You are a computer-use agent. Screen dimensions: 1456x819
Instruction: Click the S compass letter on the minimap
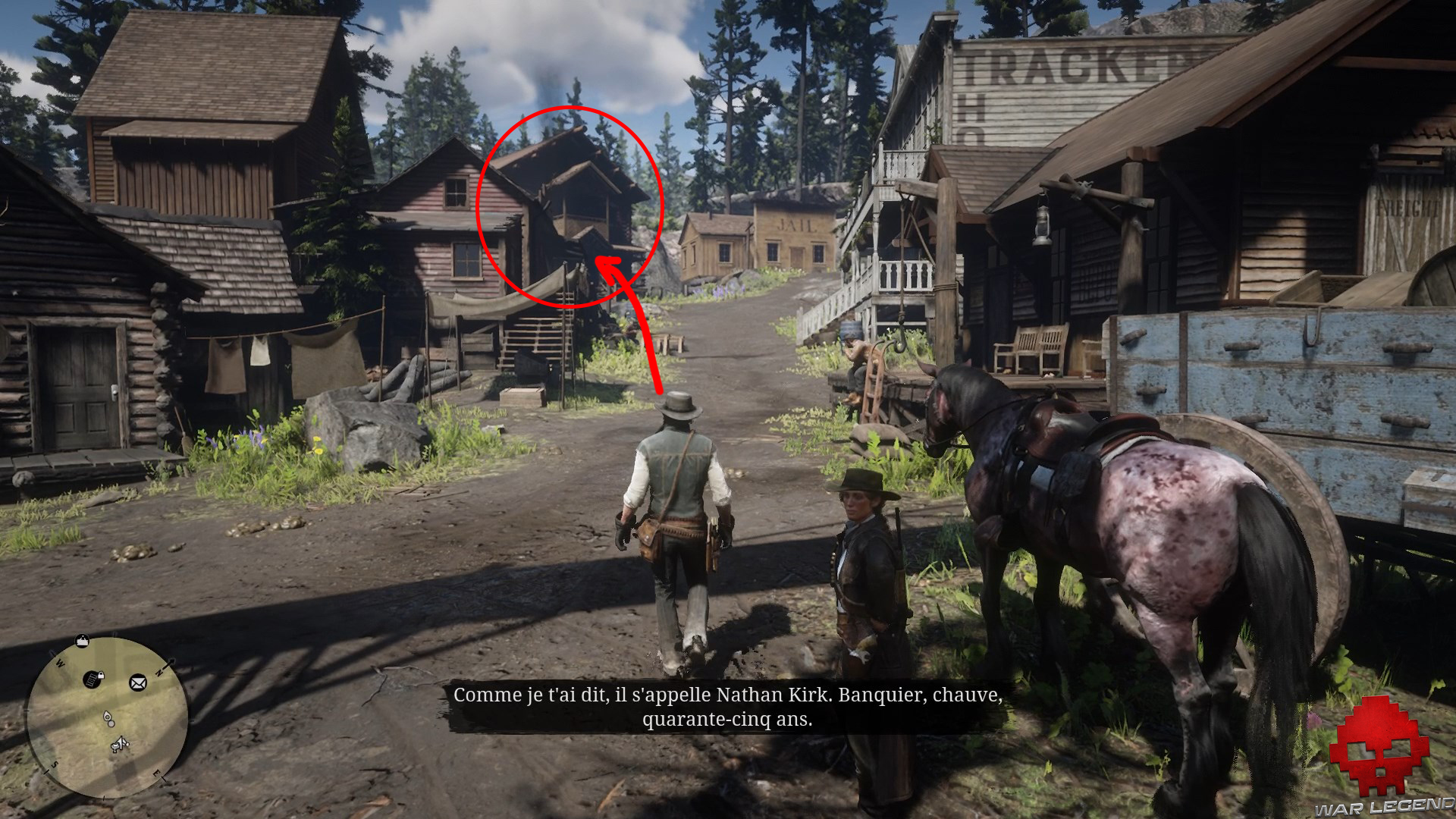[x=54, y=765]
